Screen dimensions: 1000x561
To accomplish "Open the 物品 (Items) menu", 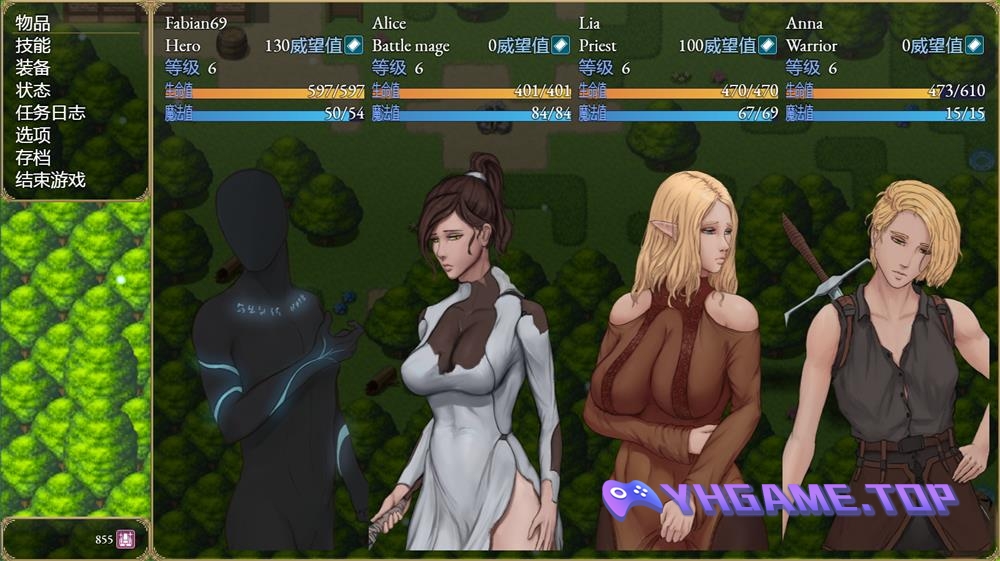I will (33, 23).
